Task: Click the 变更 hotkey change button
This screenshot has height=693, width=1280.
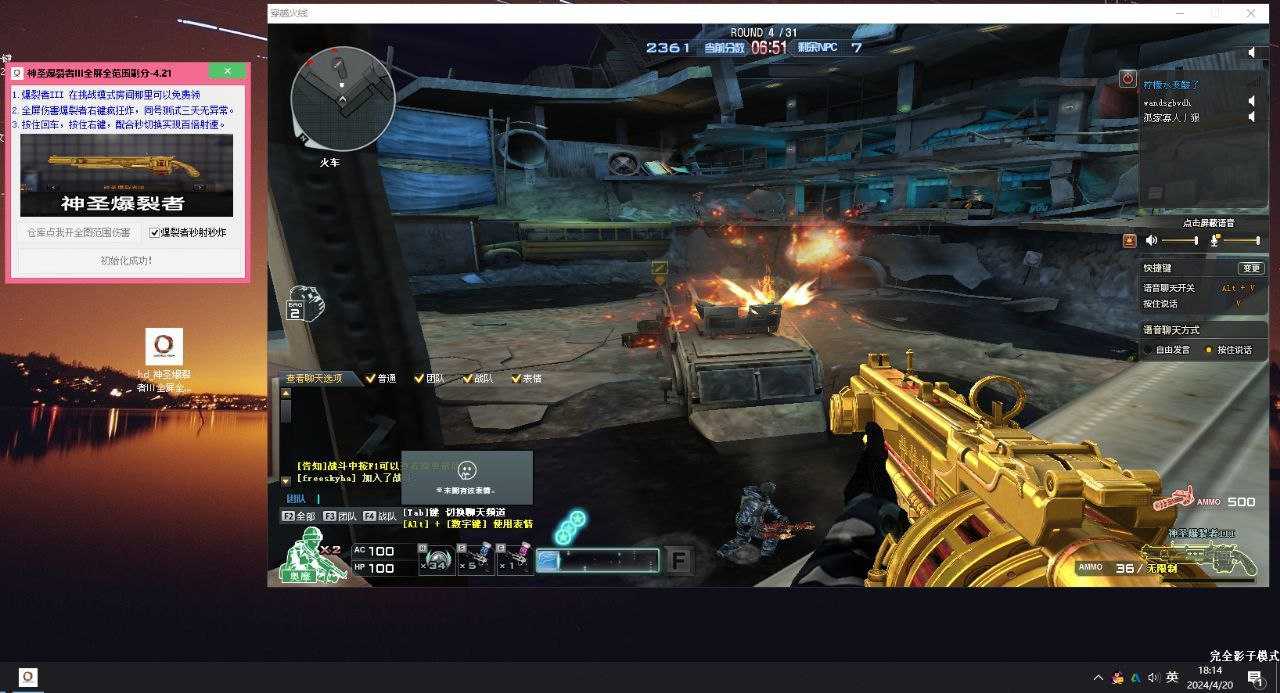Action: pos(1251,268)
